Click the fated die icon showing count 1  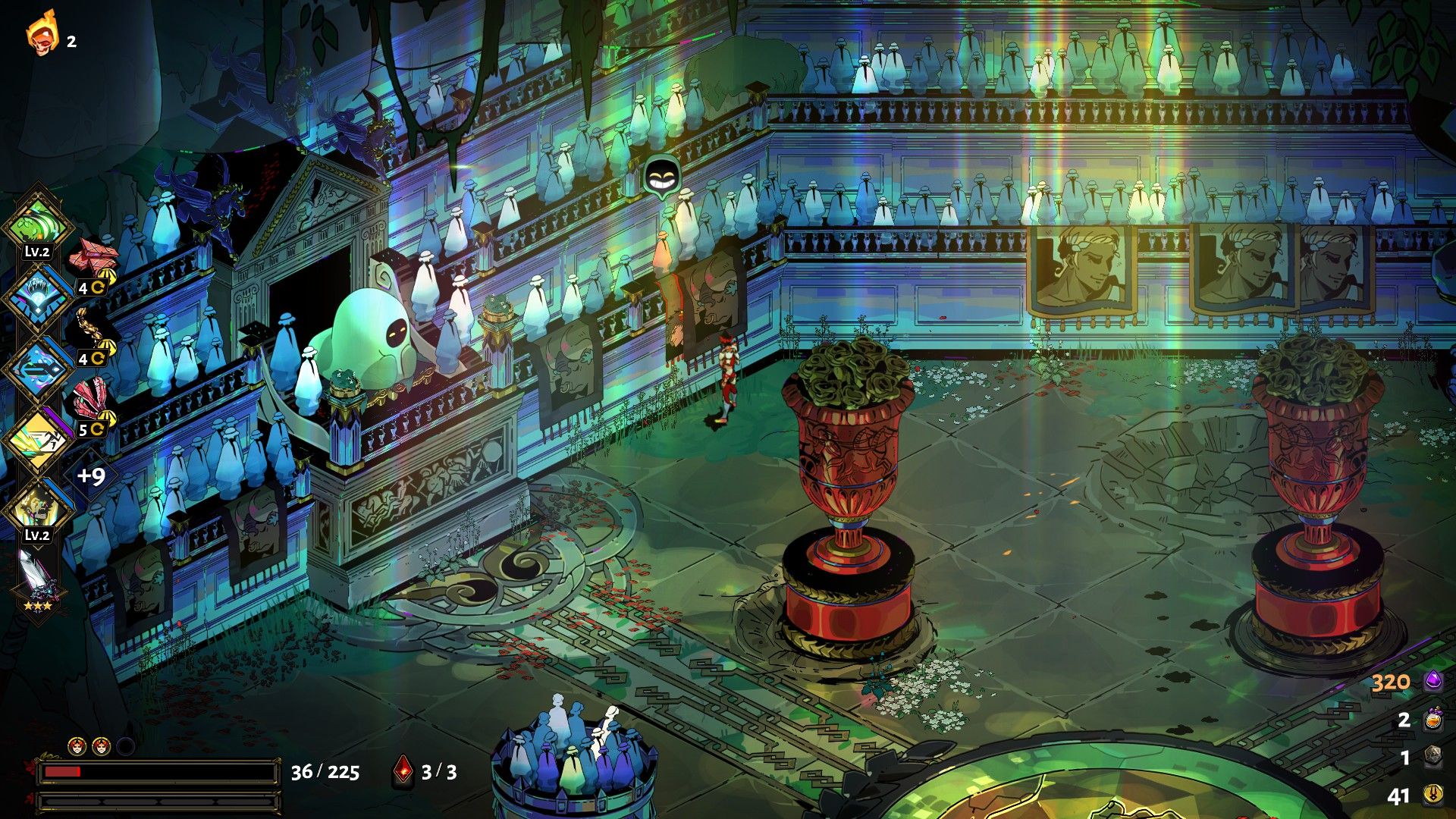(x=1432, y=756)
